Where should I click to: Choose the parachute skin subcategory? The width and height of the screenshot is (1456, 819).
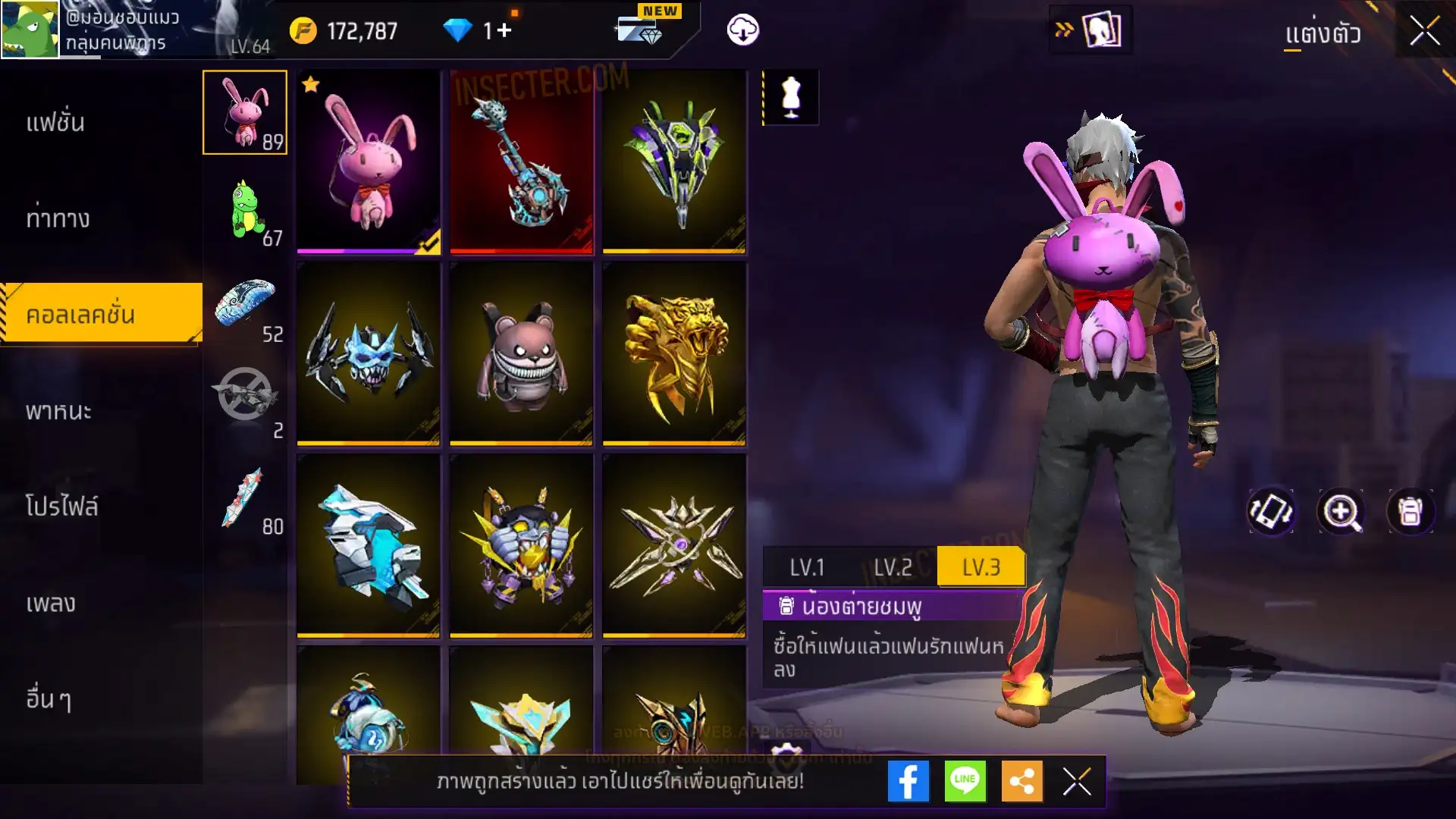pyautogui.click(x=246, y=306)
